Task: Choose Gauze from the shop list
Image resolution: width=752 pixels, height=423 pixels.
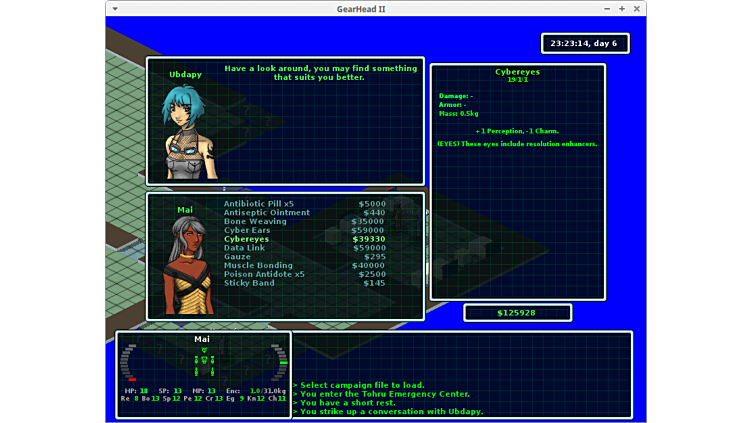Action: [x=237, y=257]
